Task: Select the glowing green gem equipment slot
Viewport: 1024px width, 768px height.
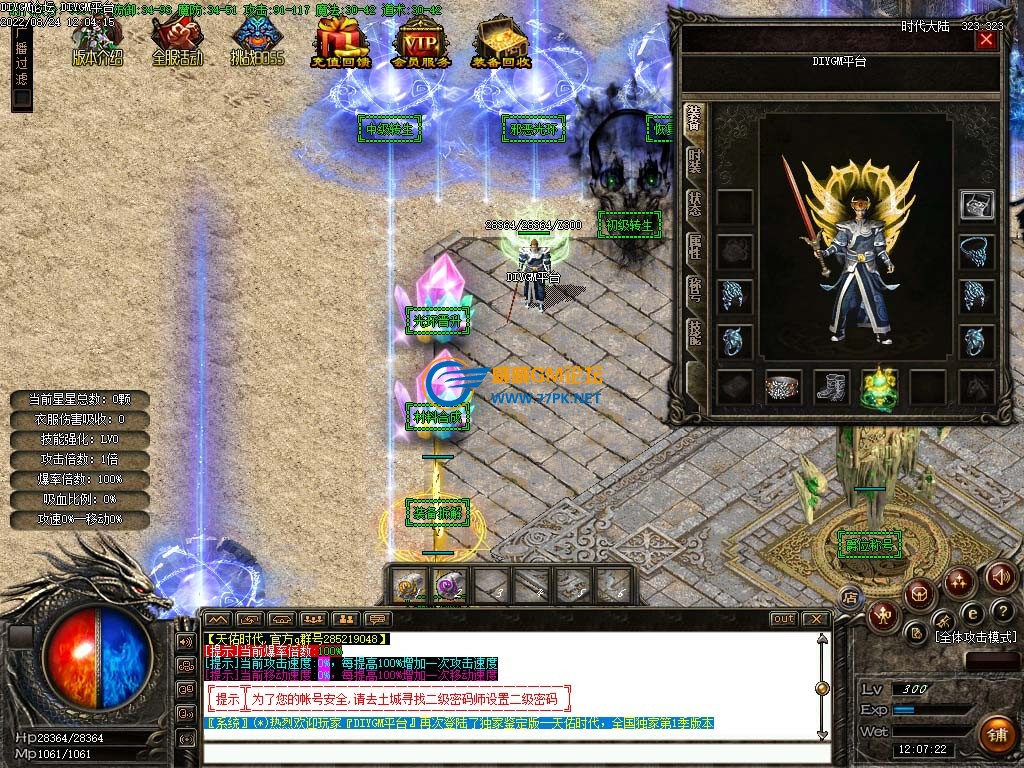Action: coord(880,387)
